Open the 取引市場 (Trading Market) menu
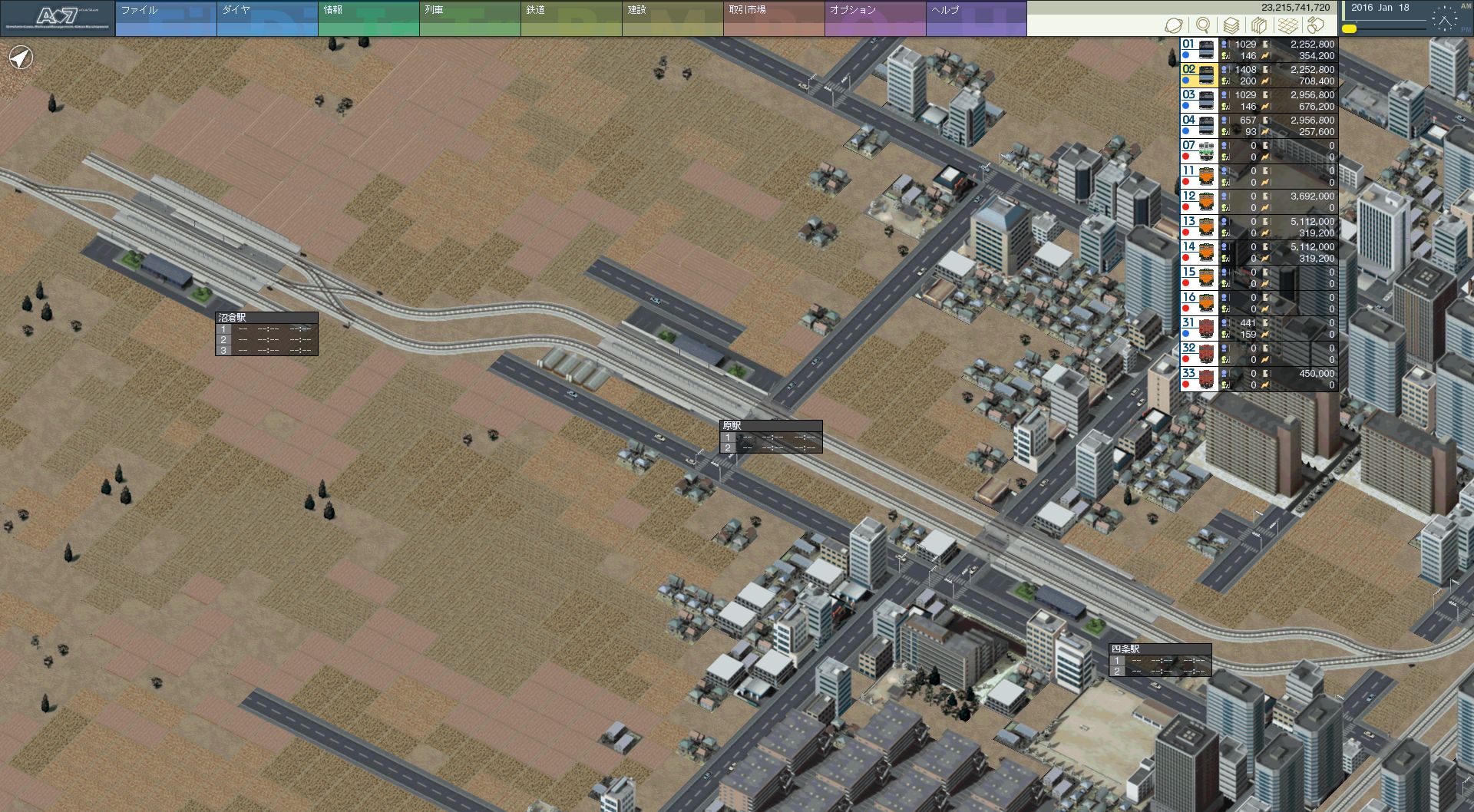This screenshot has height=812, width=1474. (x=773, y=18)
